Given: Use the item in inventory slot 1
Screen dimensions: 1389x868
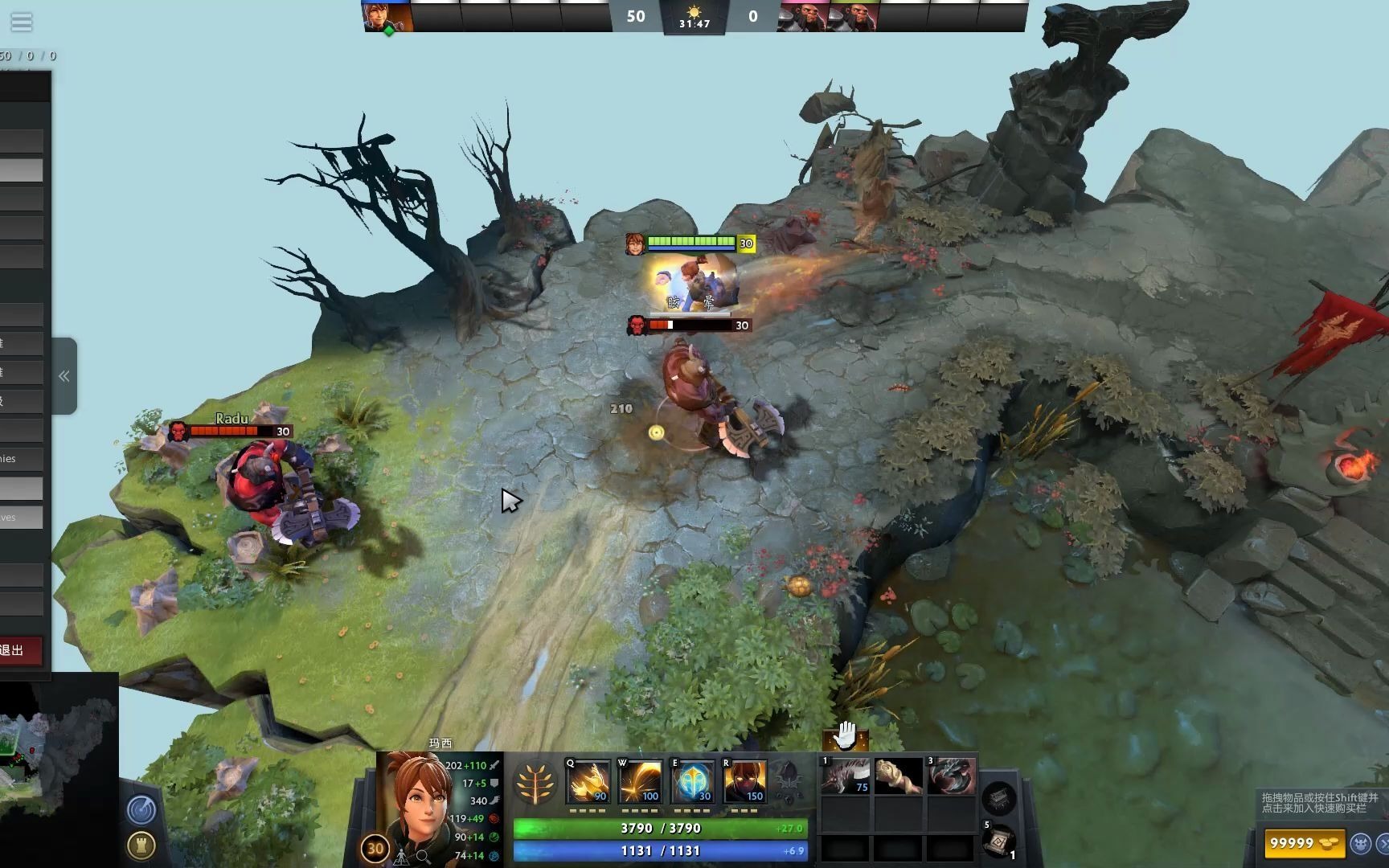Looking at the screenshot, I should 845,776.
